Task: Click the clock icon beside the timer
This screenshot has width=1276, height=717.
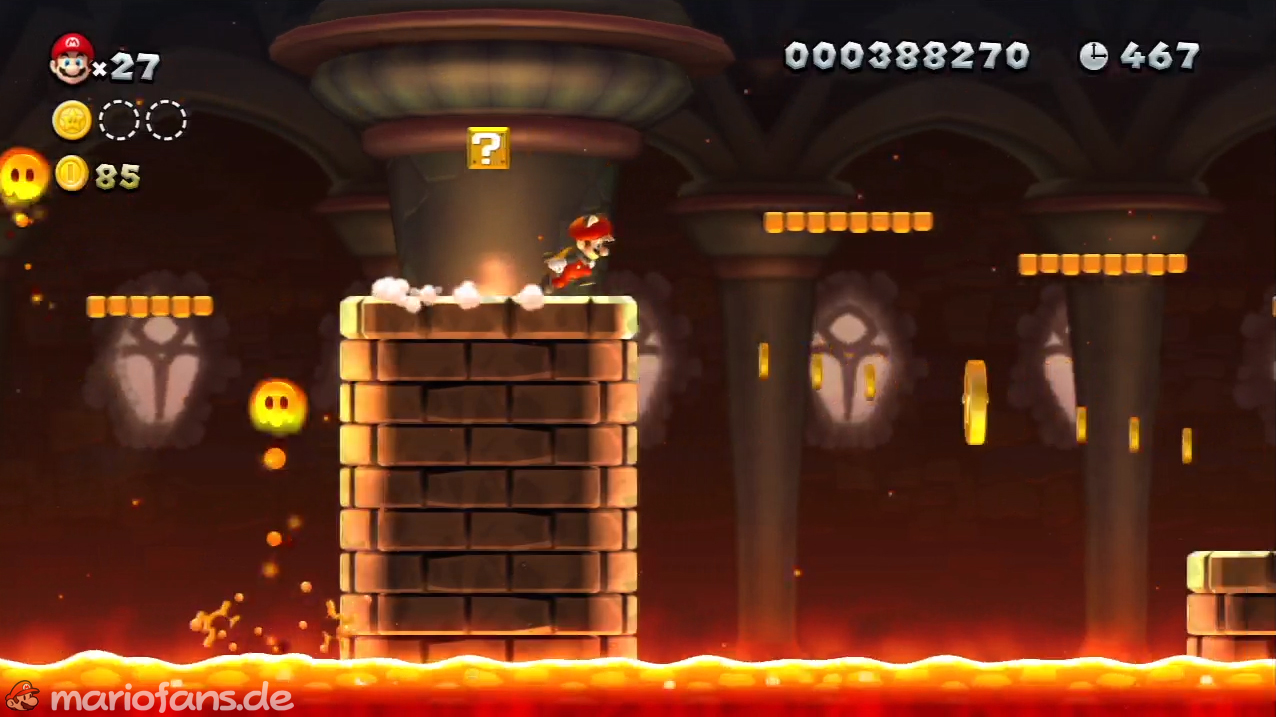Action: [x=1093, y=56]
